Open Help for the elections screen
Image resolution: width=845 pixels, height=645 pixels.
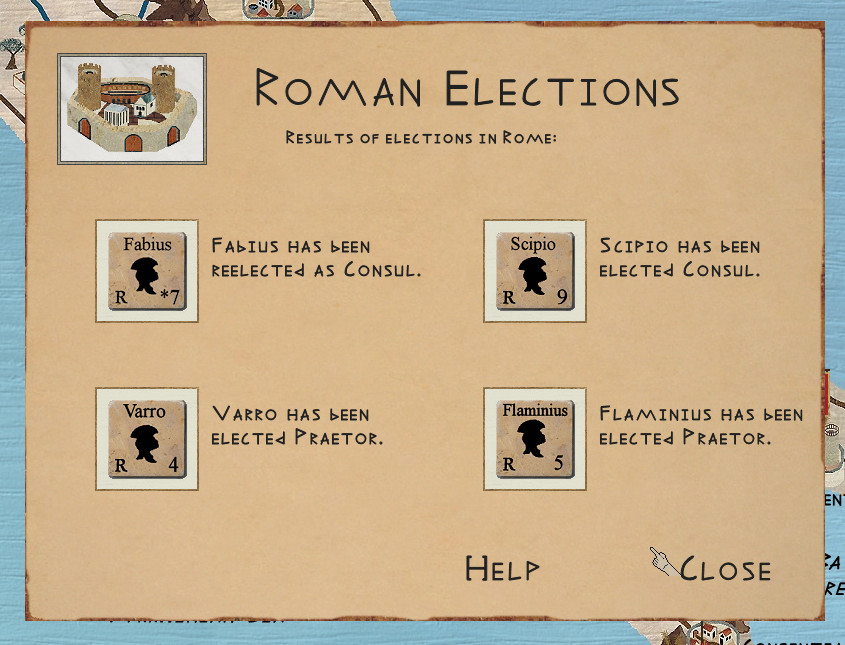(x=502, y=569)
